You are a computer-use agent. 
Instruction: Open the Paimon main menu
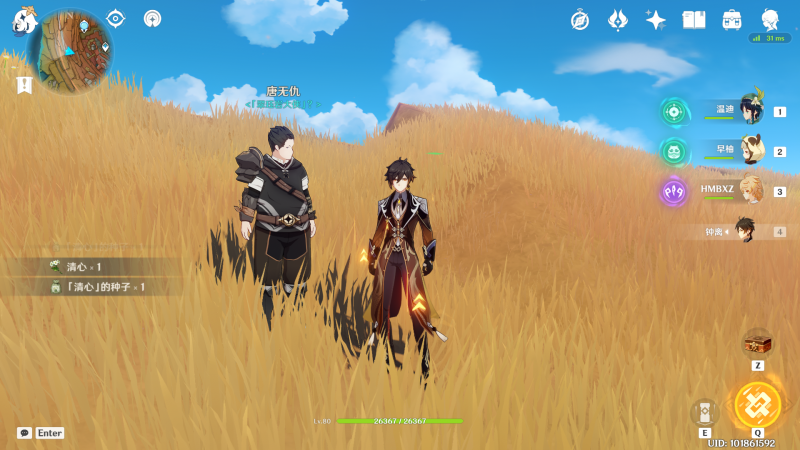tap(24, 20)
